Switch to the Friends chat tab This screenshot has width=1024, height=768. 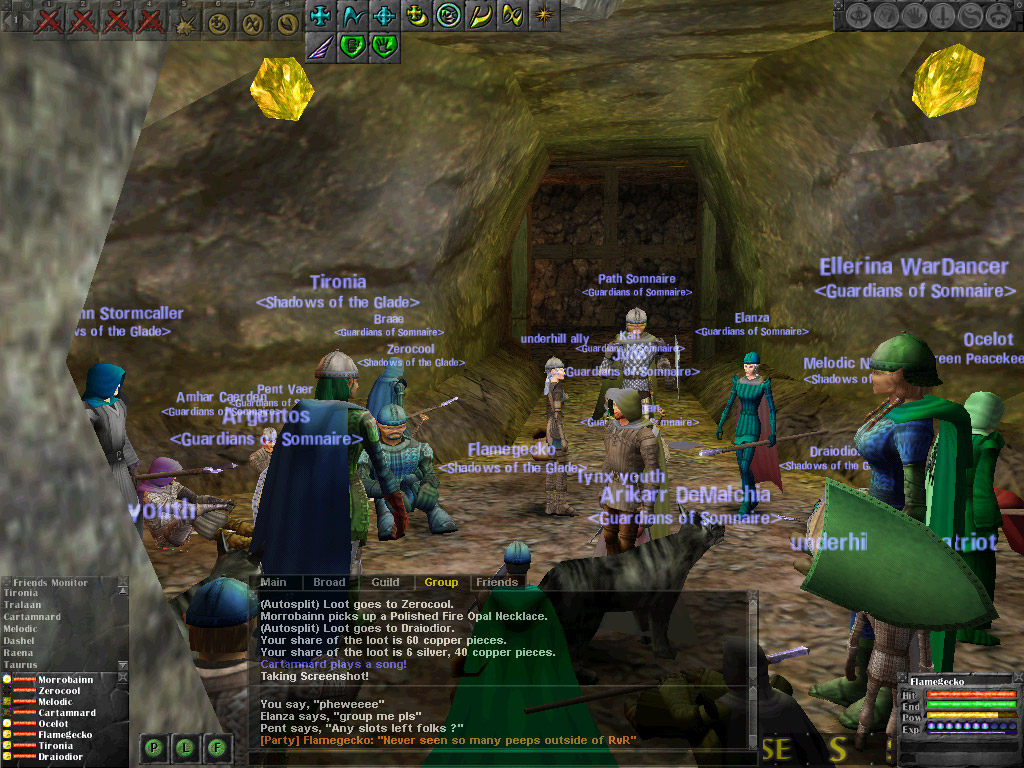(497, 582)
